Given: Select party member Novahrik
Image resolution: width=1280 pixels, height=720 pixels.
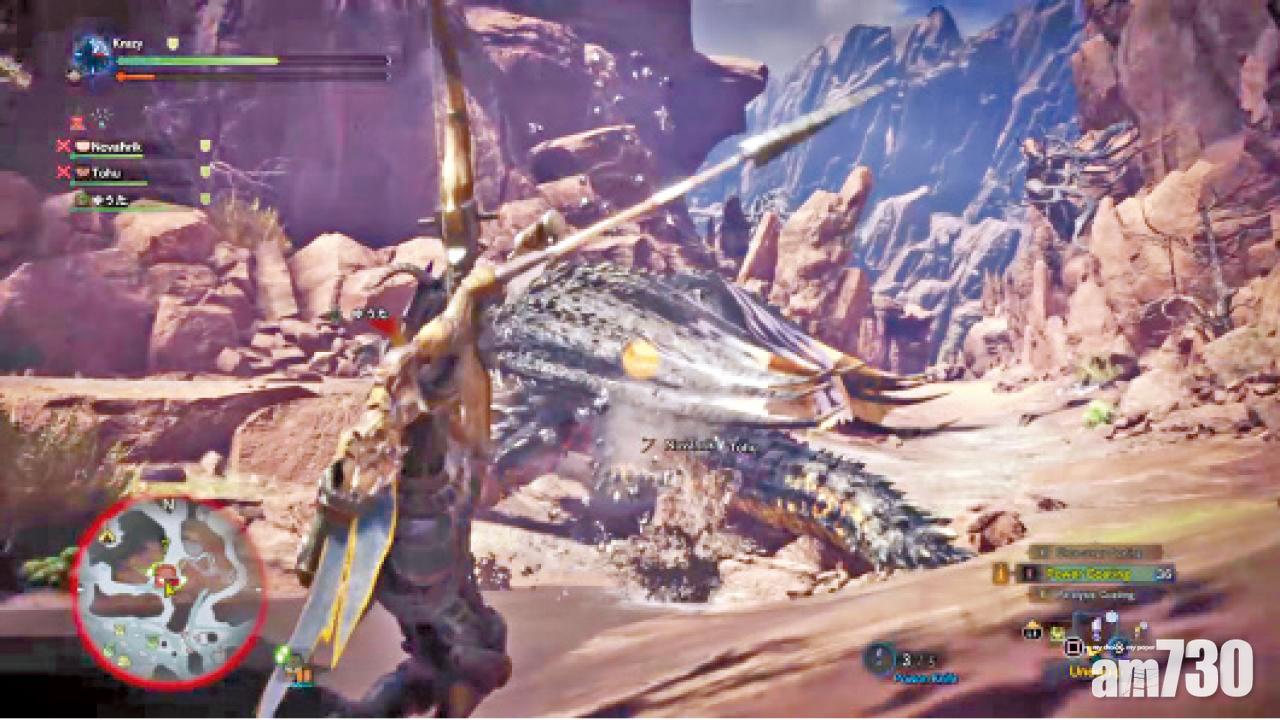Looking at the screenshot, I should (x=117, y=147).
